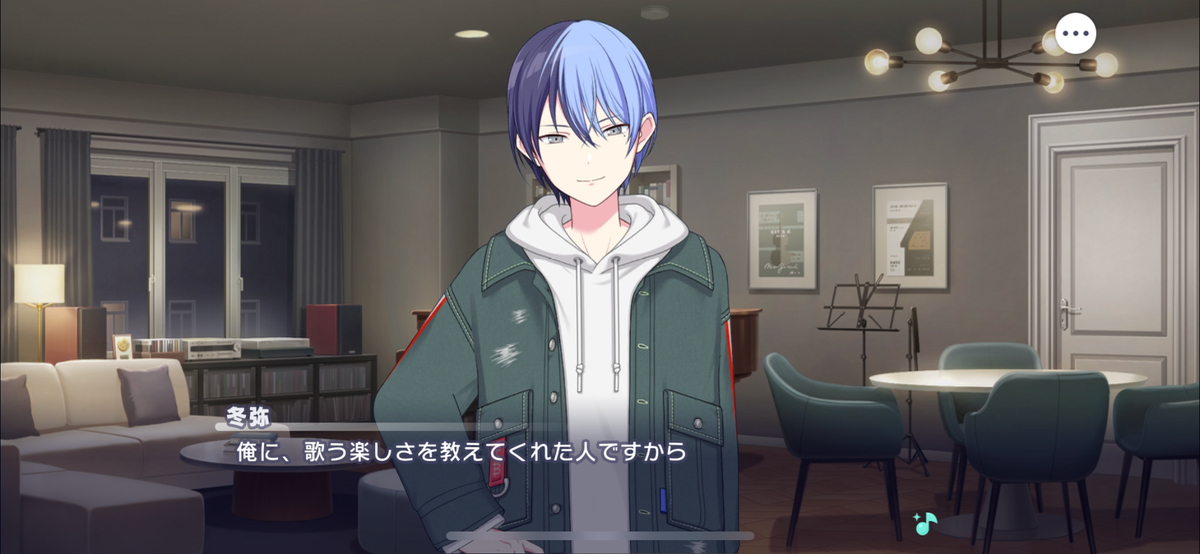Viewport: 1200px width, 554px height.
Task: Open the three-dot story options menu
Action: (x=1075, y=34)
